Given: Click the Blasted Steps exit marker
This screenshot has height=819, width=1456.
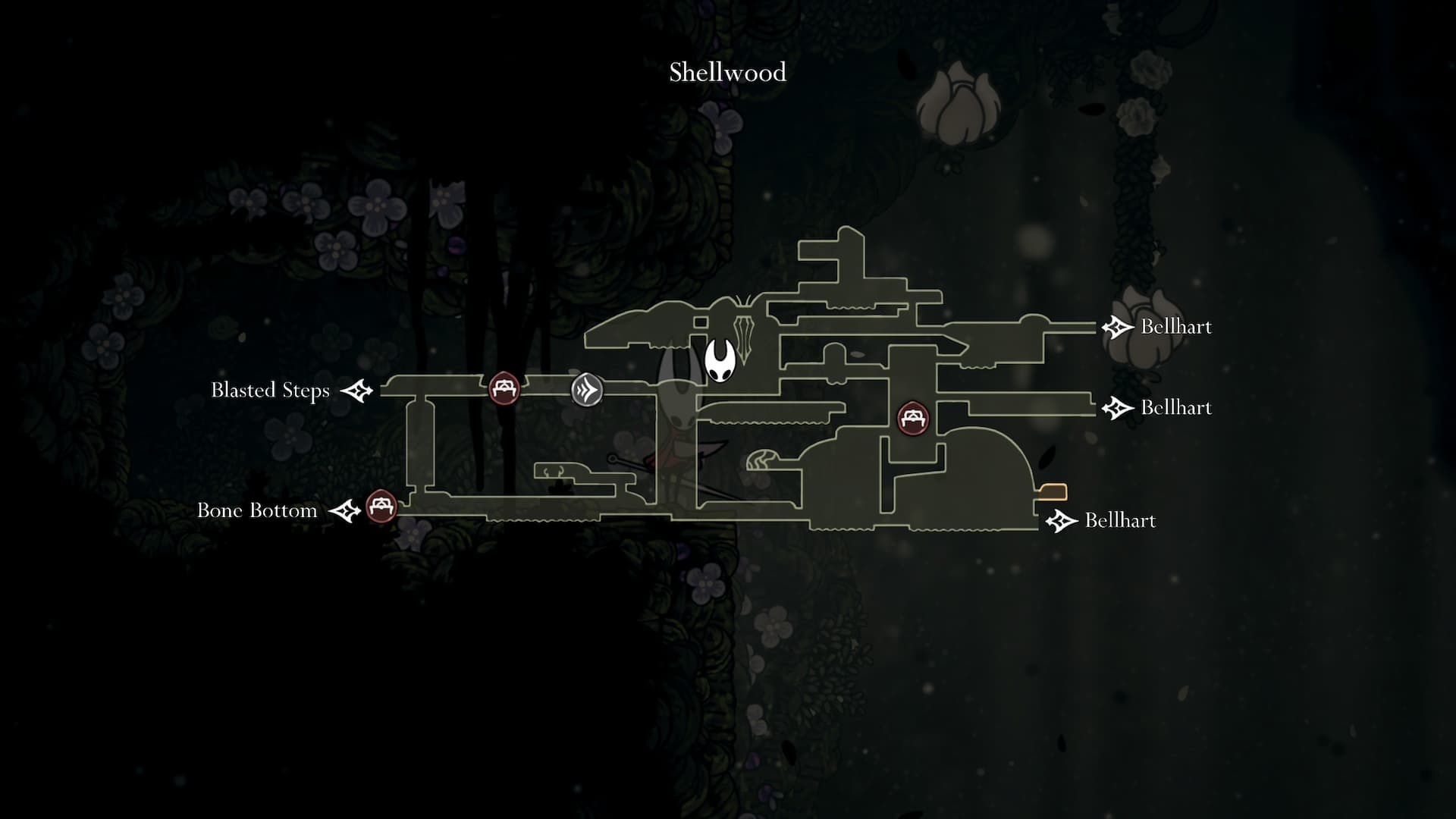Looking at the screenshot, I should point(356,391).
